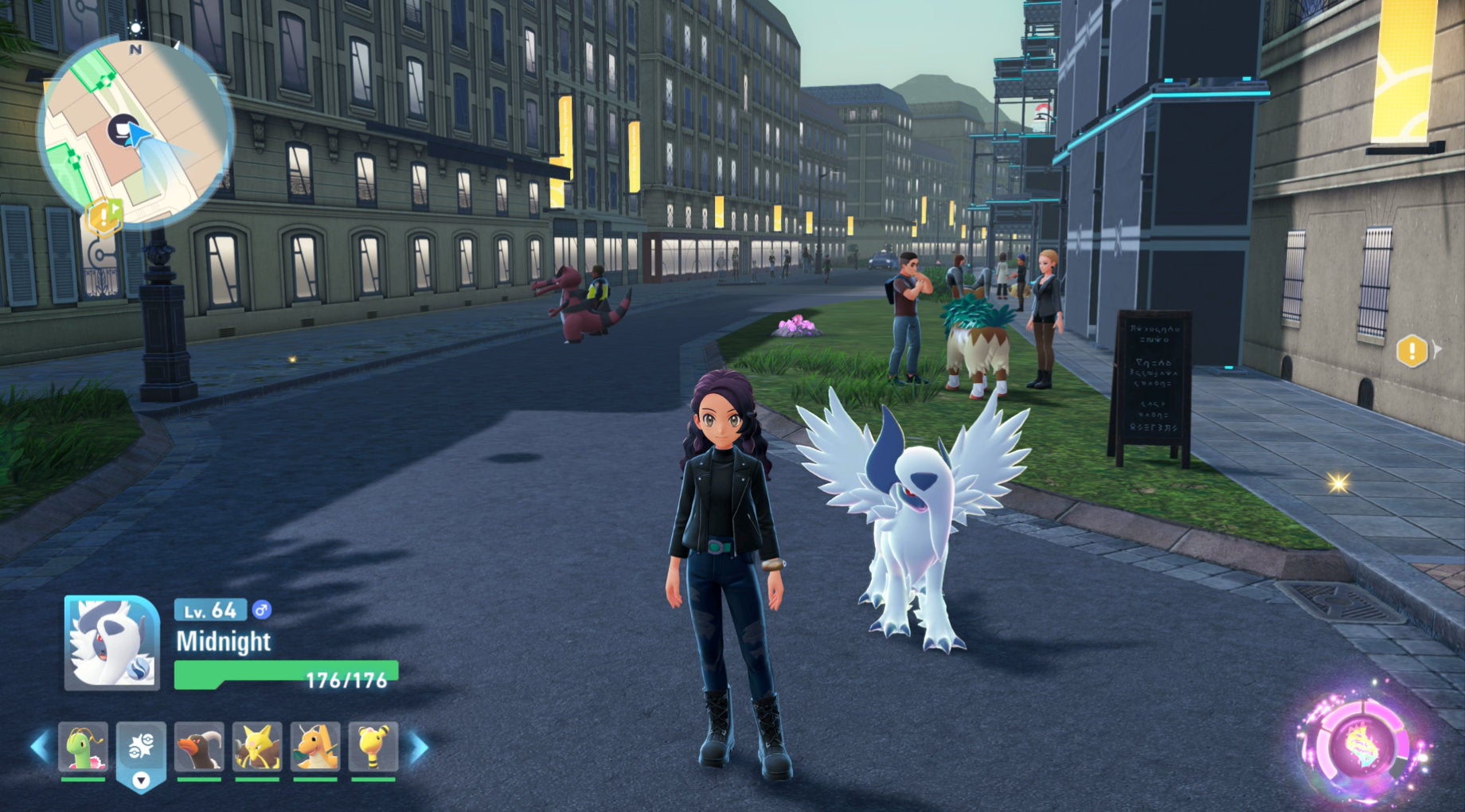Click the battle-ready Pokéball slot icon

point(142,743)
